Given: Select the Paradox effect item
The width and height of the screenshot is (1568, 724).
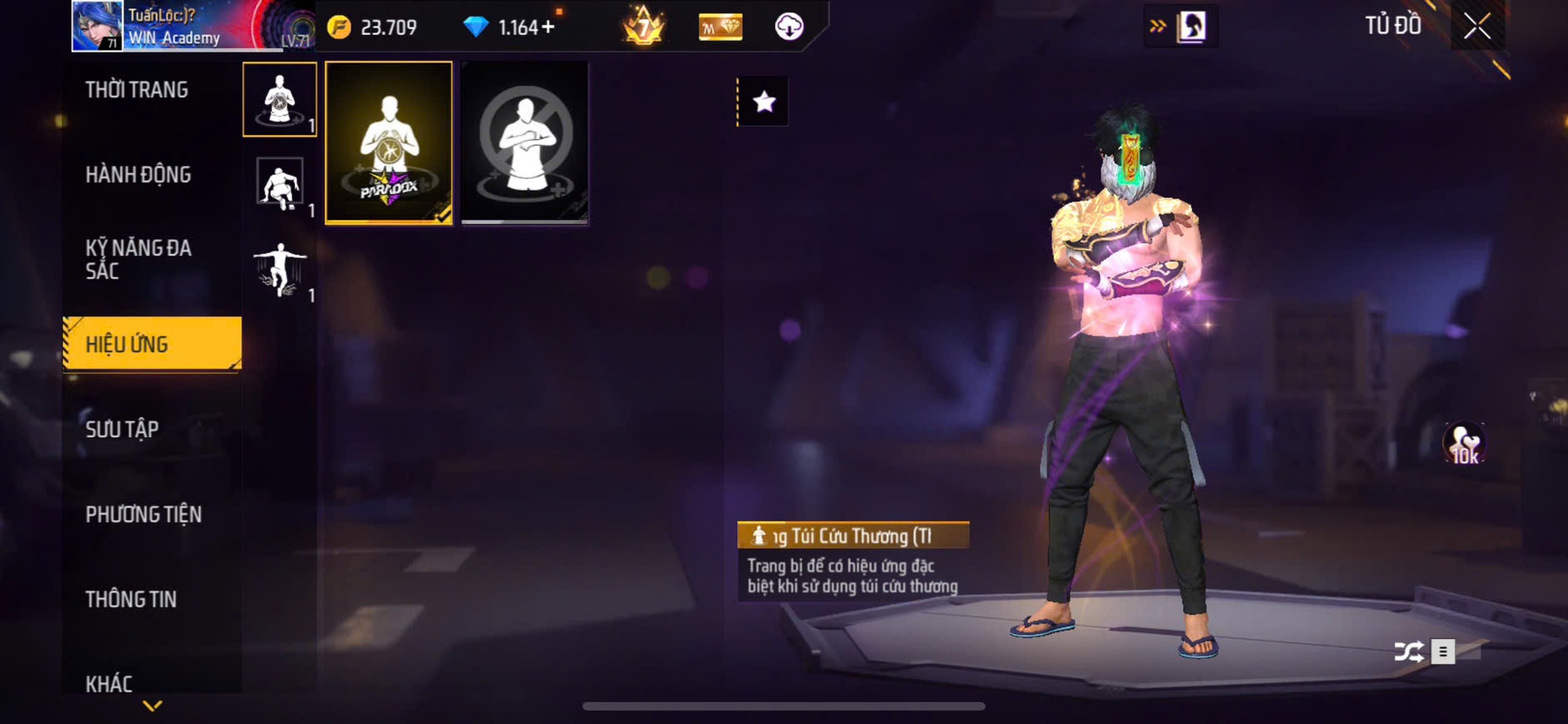Looking at the screenshot, I should pos(389,142).
